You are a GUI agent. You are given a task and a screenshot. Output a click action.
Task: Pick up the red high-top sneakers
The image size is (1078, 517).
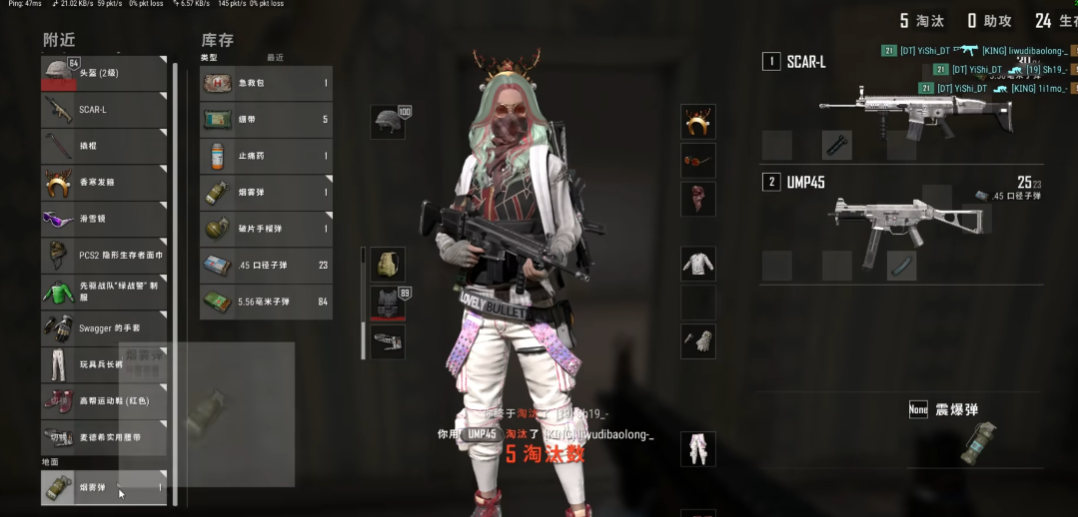tap(104, 401)
